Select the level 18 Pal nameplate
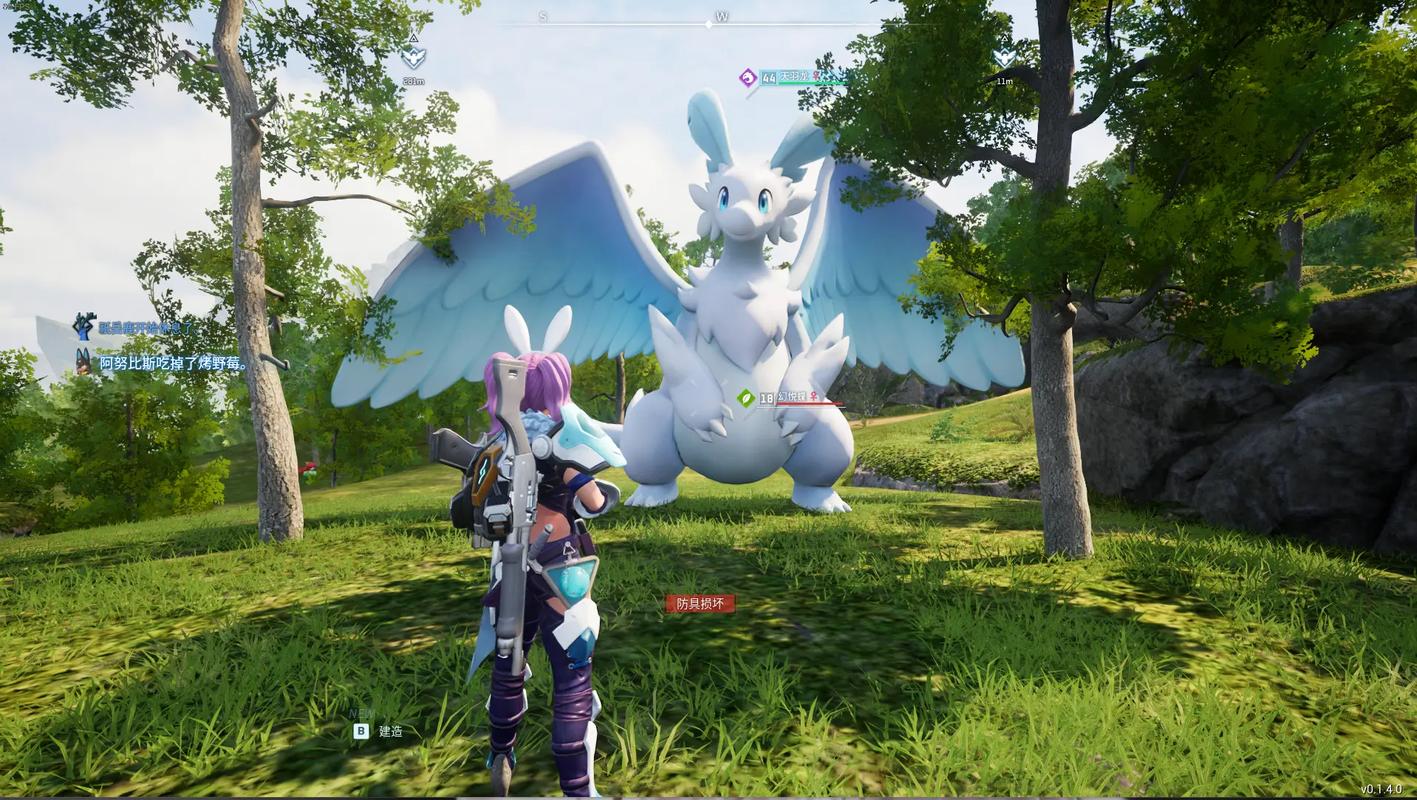 [788, 398]
